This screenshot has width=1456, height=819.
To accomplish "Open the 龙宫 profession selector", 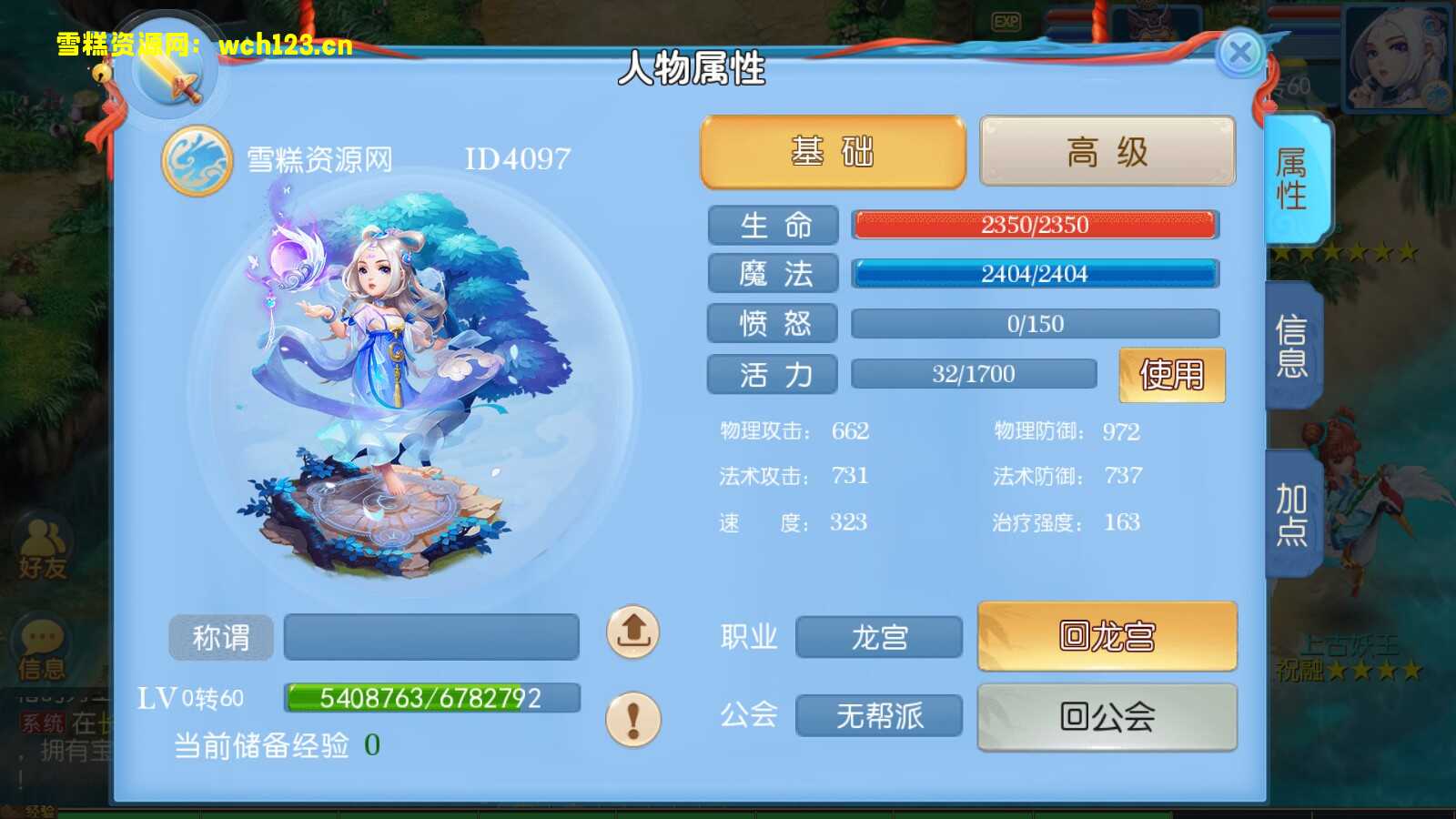I will pyautogui.click(x=878, y=638).
